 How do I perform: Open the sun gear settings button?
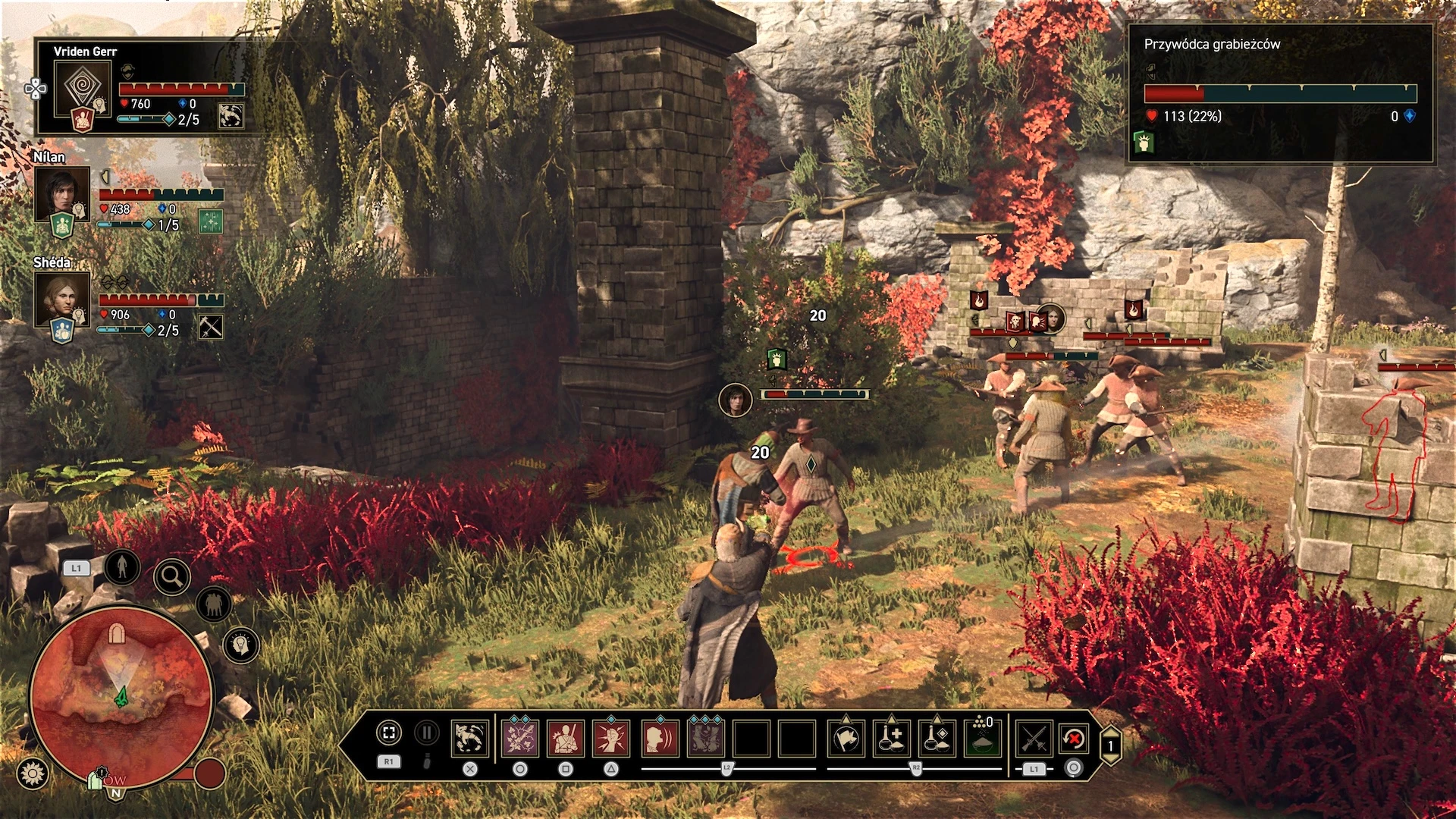[x=33, y=773]
